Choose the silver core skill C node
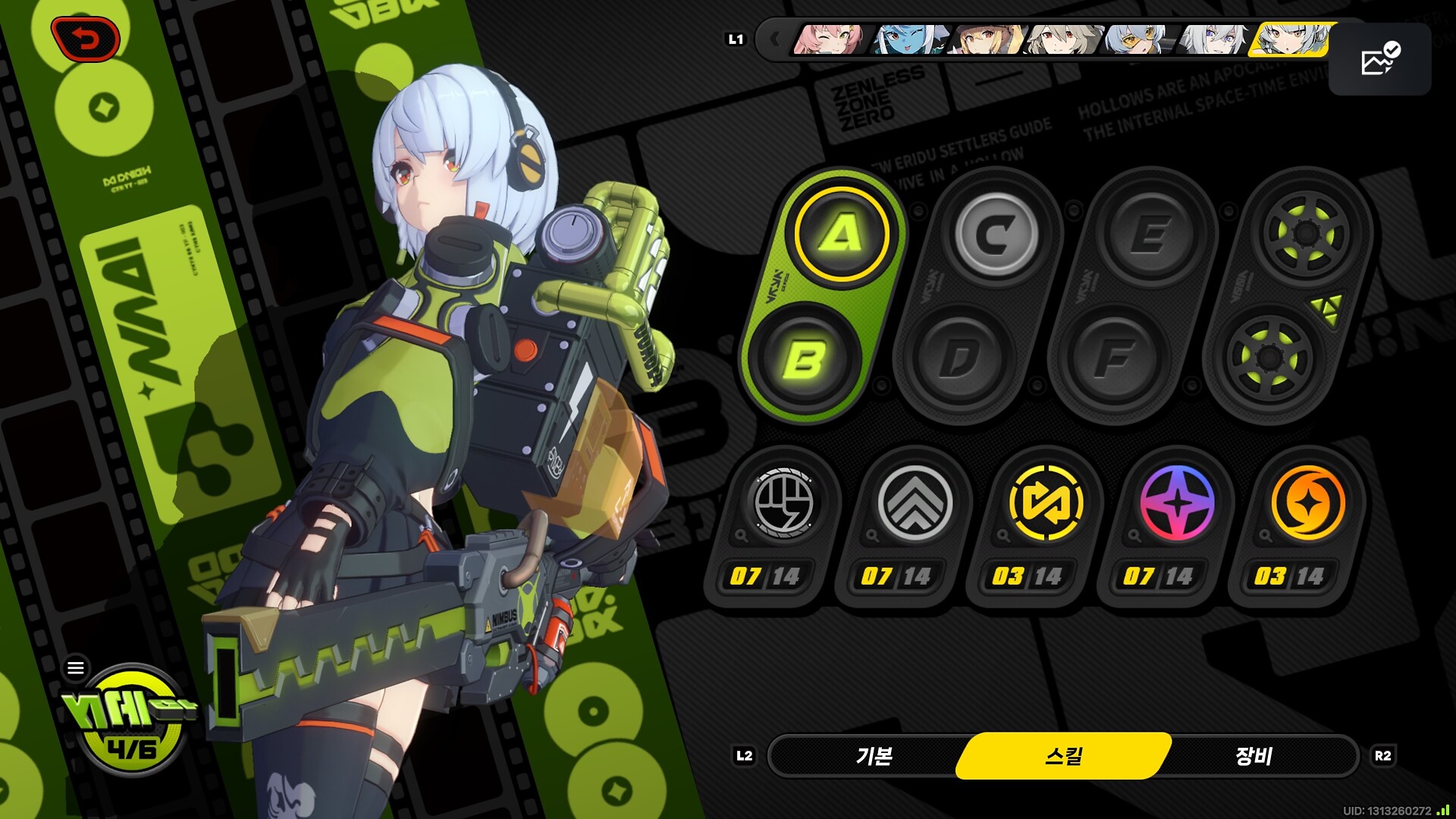 (x=996, y=234)
